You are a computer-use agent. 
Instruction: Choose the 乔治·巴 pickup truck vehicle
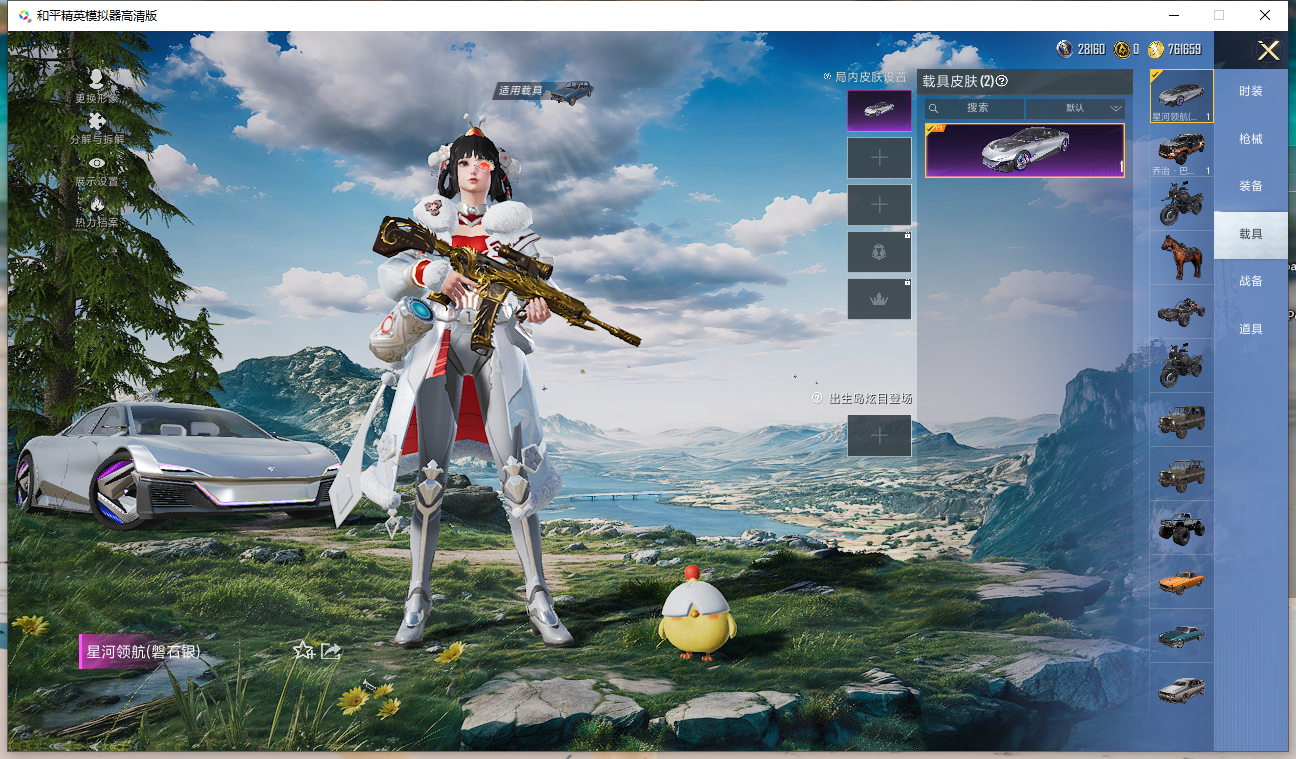click(1181, 151)
